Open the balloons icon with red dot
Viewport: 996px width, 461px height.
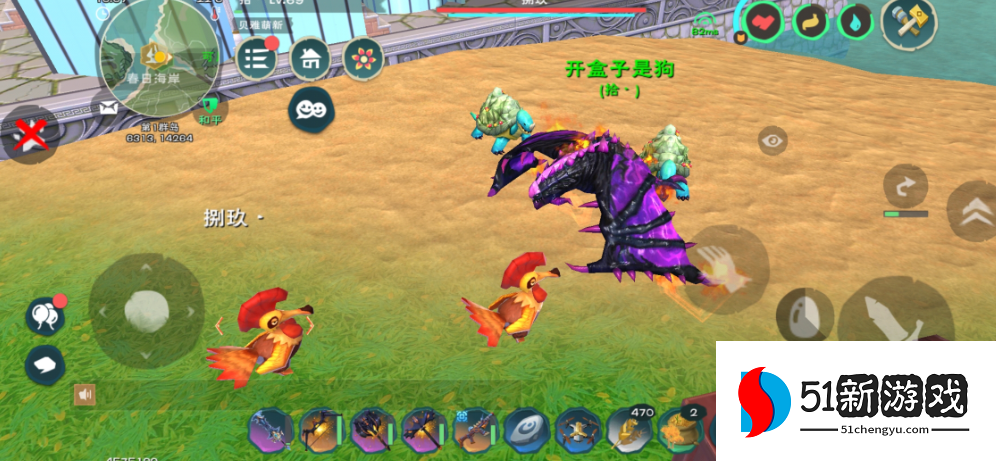(x=44, y=316)
